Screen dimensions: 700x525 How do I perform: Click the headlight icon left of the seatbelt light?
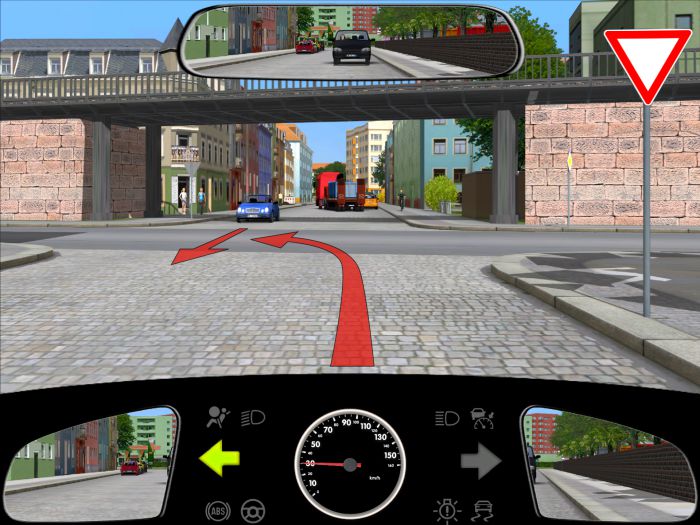(447, 417)
